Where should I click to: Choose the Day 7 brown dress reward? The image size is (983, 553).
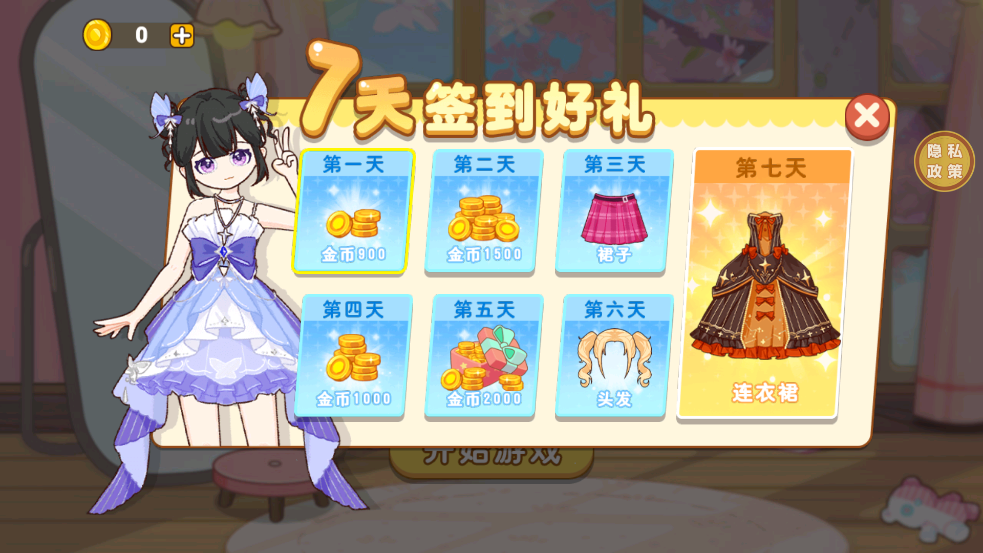click(x=766, y=283)
